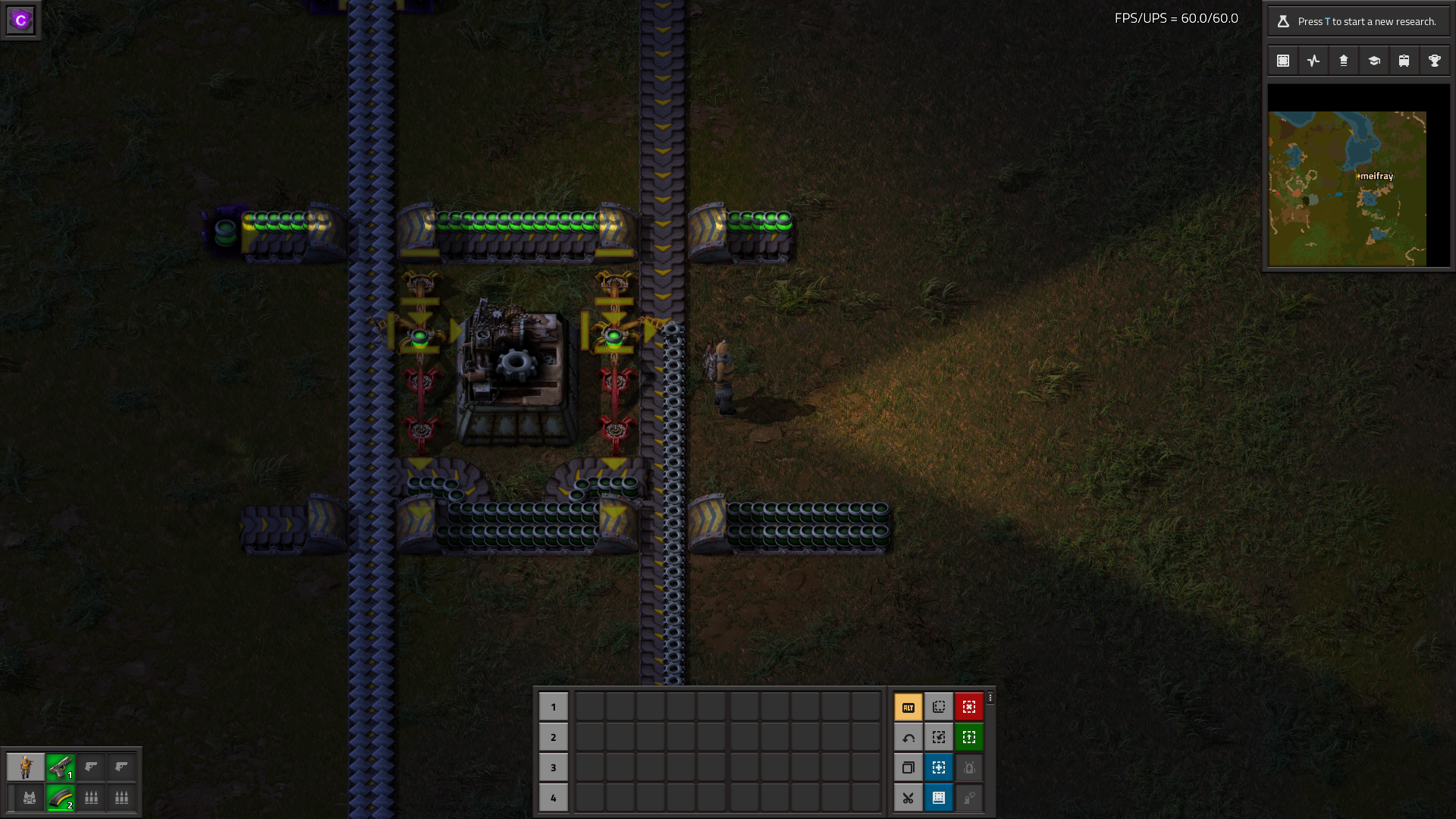
Task: Open the Tips and tricks menu
Action: point(1373,61)
